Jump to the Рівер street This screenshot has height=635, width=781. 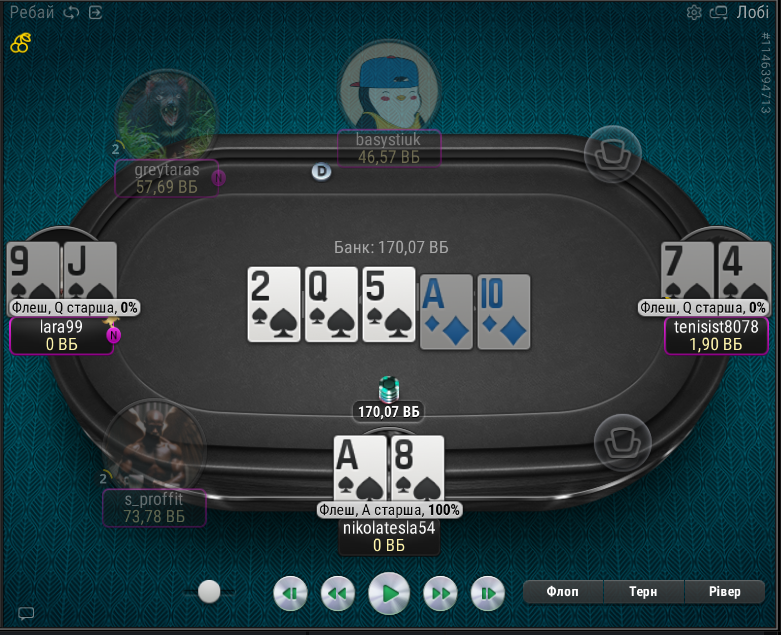(x=722, y=592)
